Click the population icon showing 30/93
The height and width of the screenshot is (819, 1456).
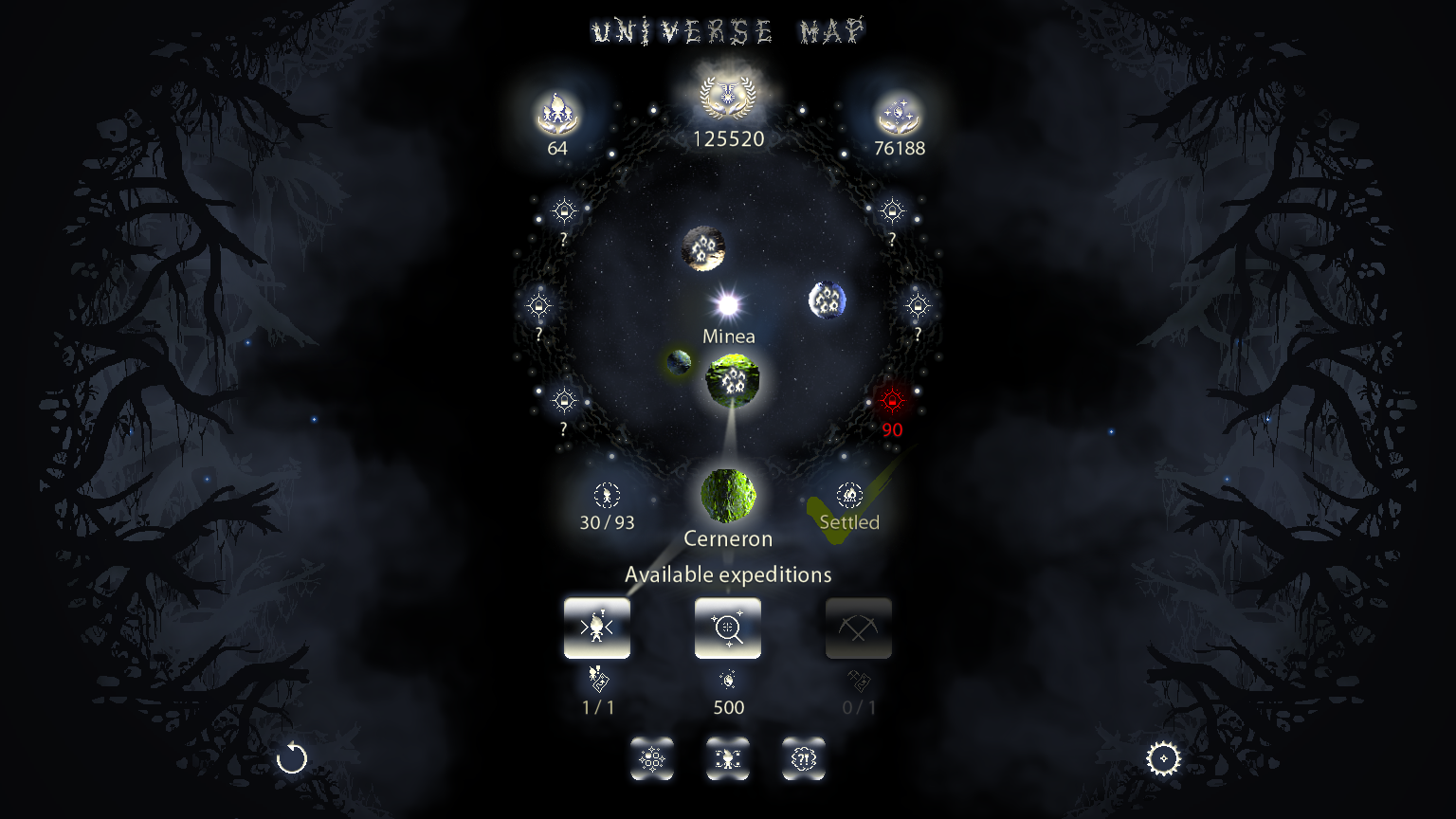[607, 495]
